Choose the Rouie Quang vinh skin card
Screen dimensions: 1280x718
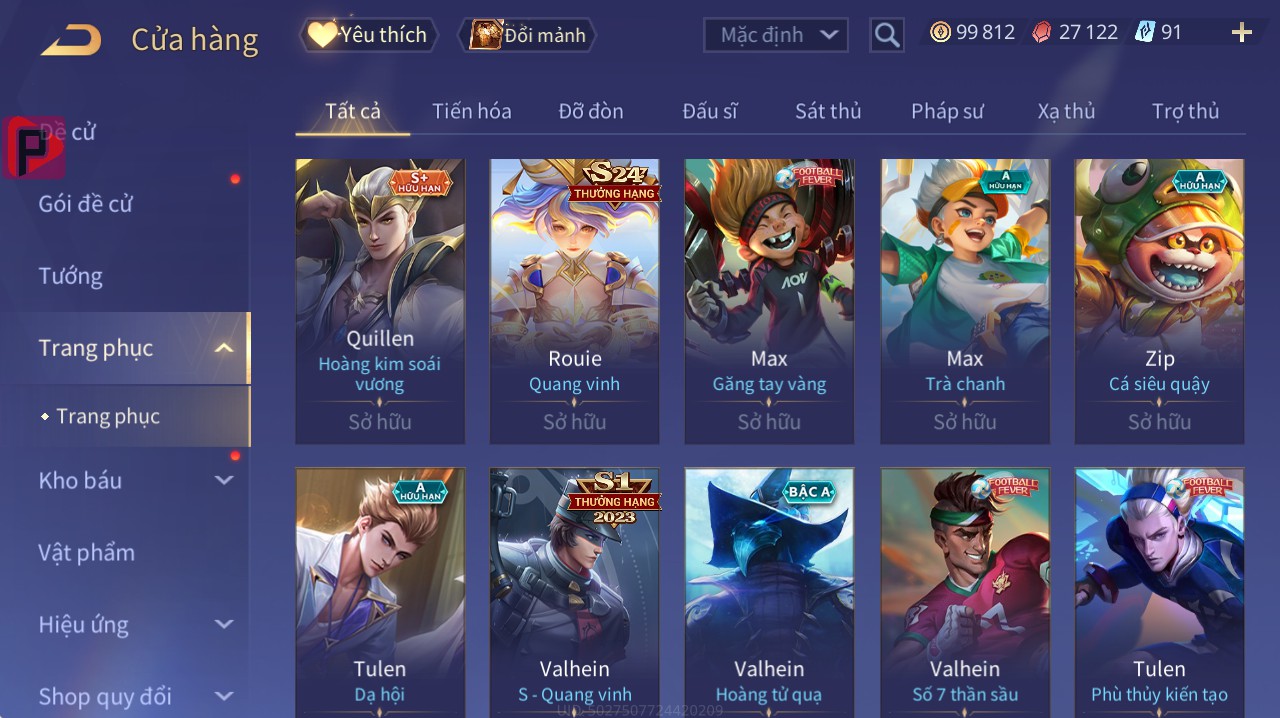pyautogui.click(x=574, y=300)
